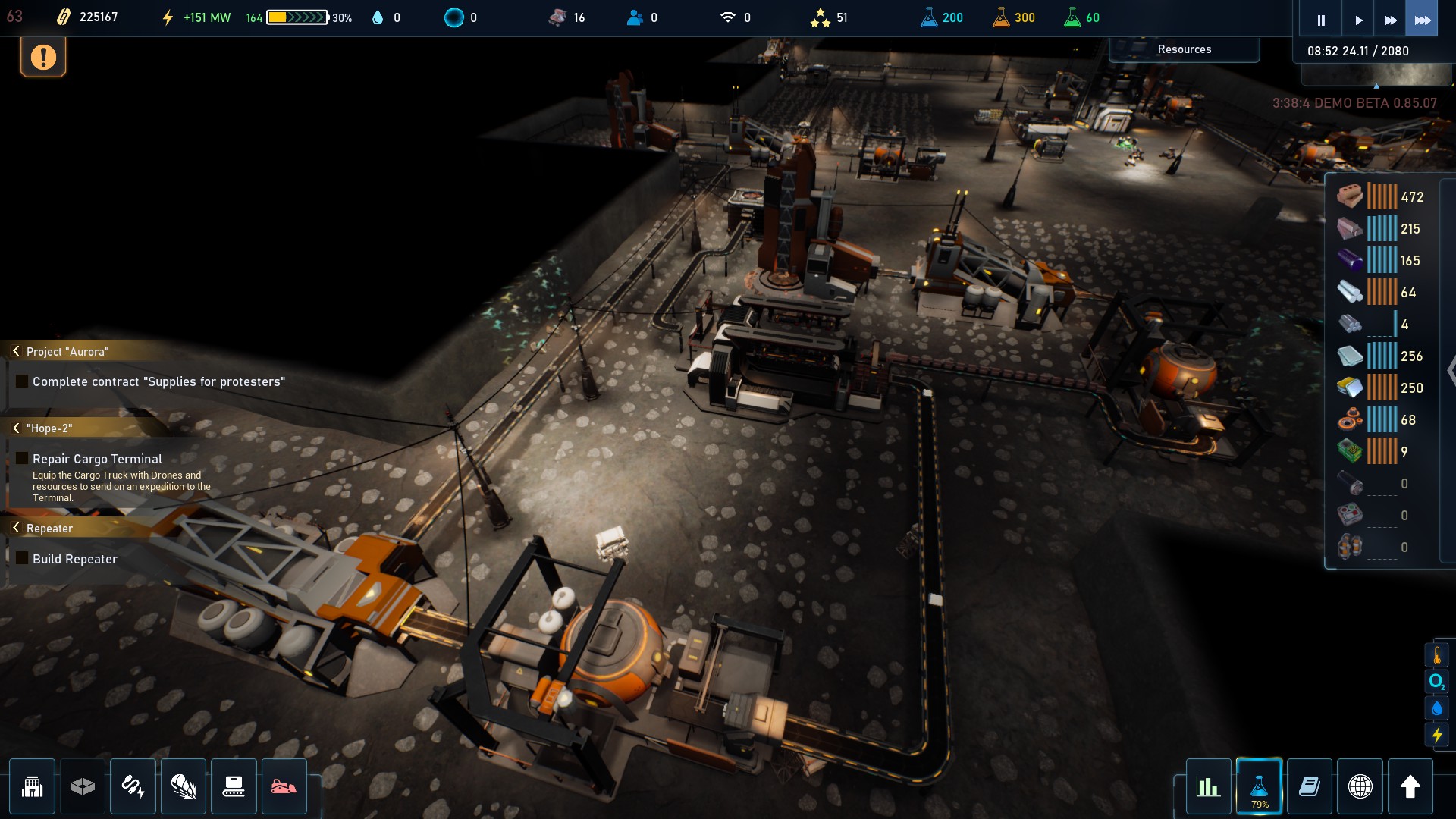
Task: Open the journal book panel
Action: click(x=1310, y=786)
